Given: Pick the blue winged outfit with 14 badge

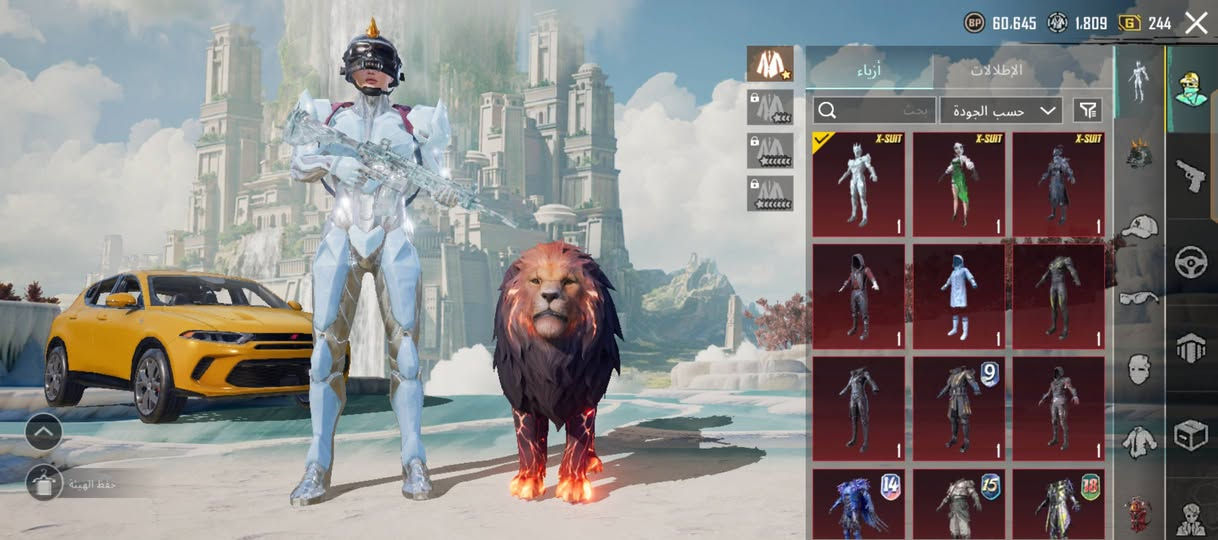Looking at the screenshot, I should coord(858,505).
